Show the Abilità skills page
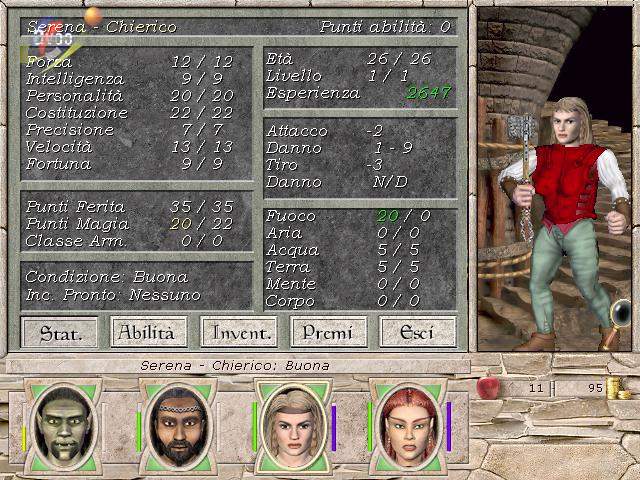Screen dimensions: 640x480 [x=146, y=332]
